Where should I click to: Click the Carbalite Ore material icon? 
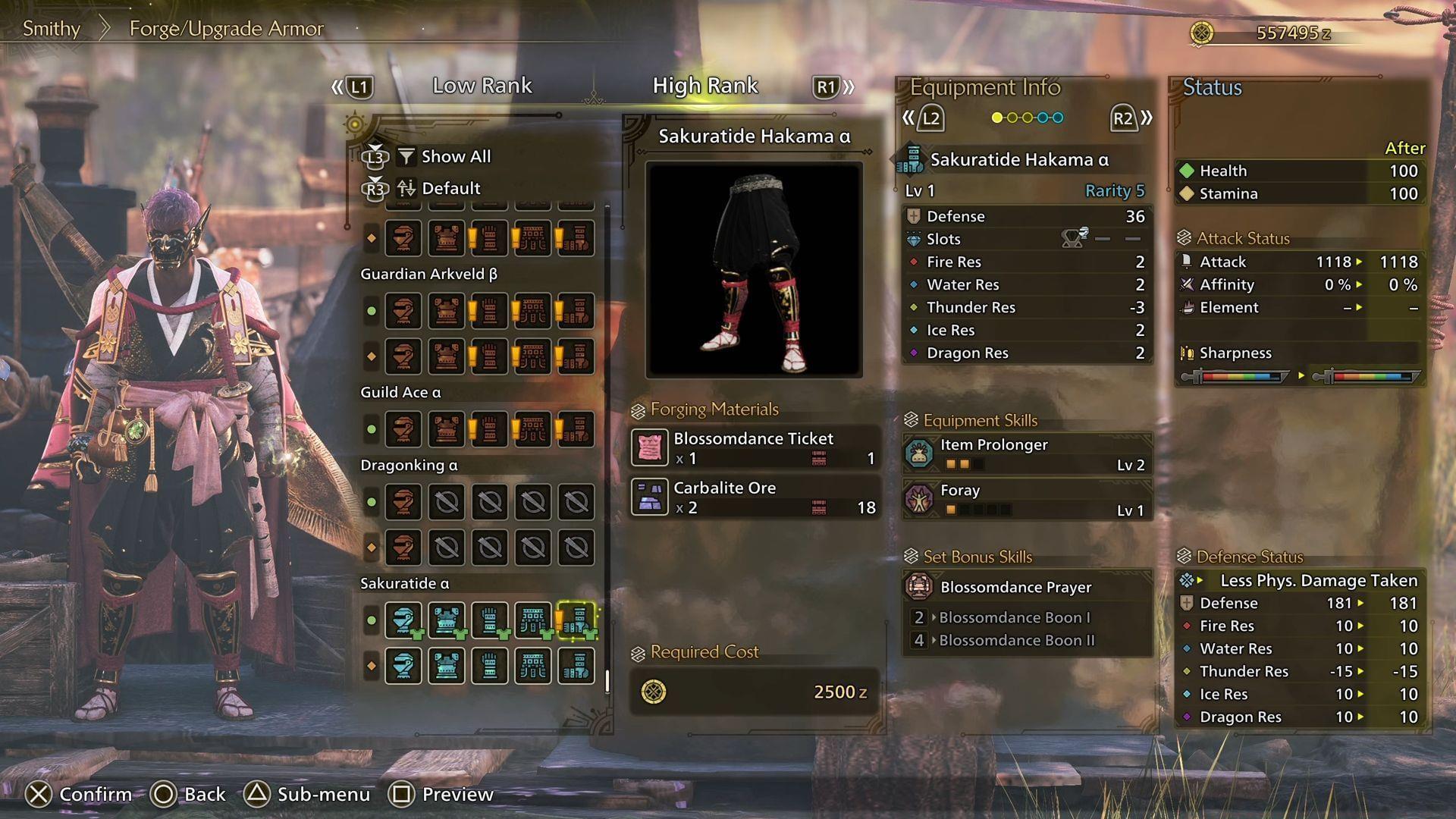649,498
